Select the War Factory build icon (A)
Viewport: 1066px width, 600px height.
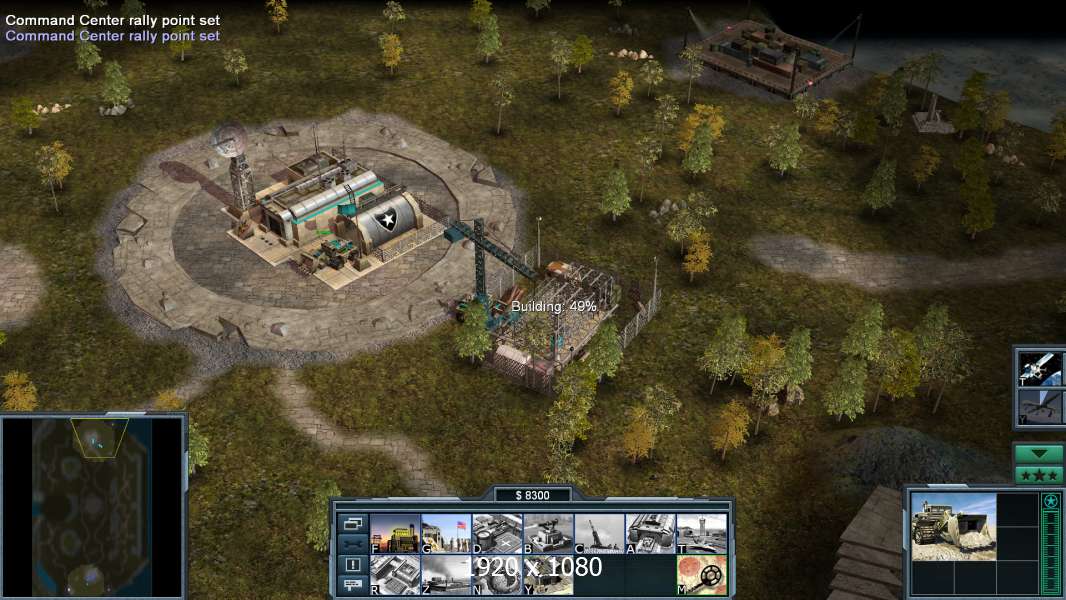point(650,534)
